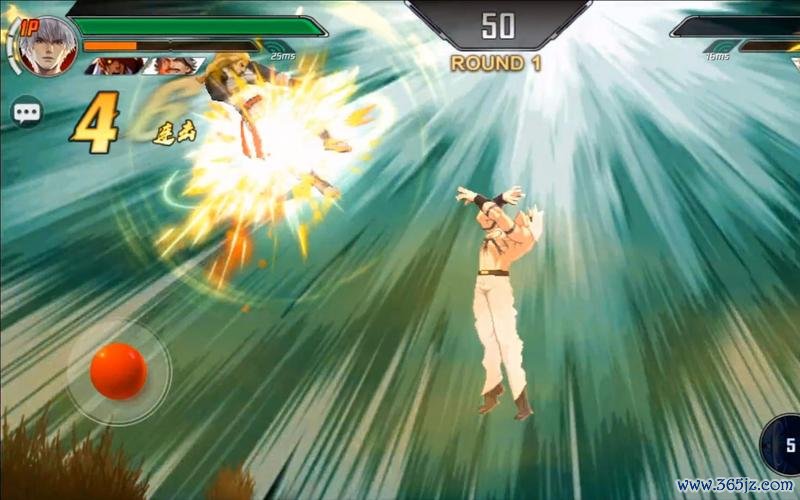The image size is (800, 500).
Task: Tap the orange virtual joystick ball
Action: [x=118, y=371]
